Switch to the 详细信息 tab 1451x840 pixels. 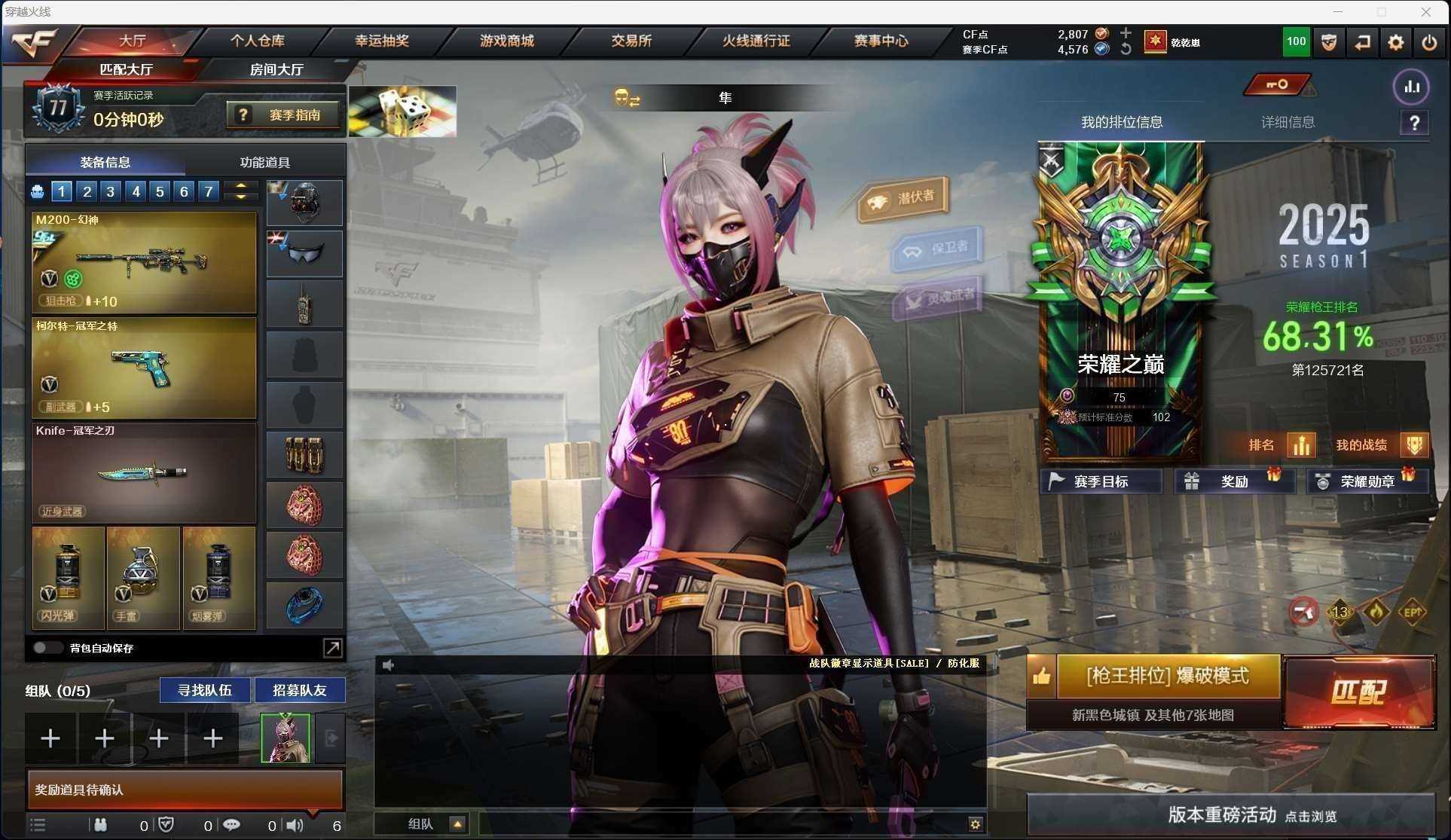(1288, 122)
